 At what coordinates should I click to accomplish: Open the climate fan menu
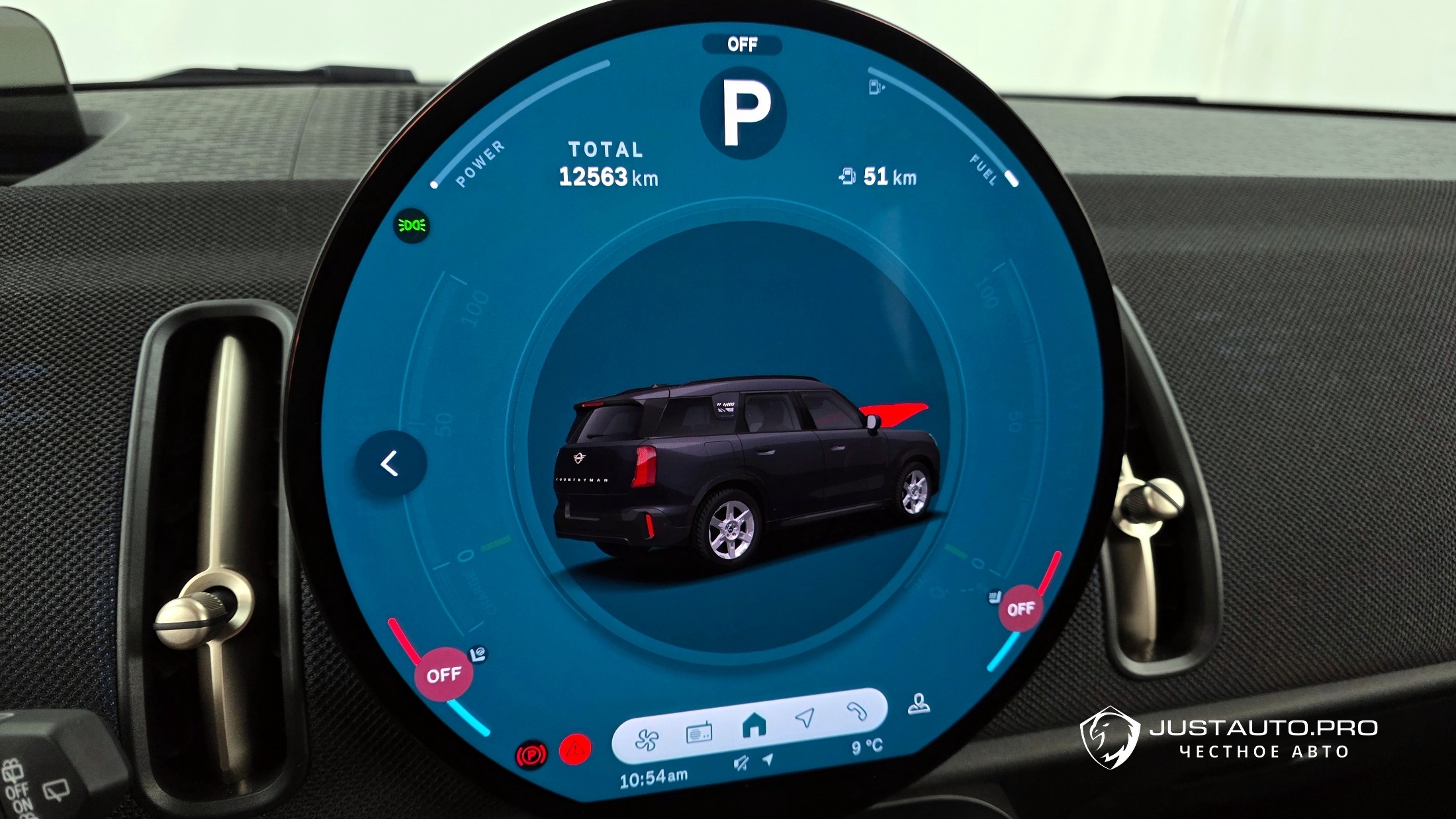647,739
